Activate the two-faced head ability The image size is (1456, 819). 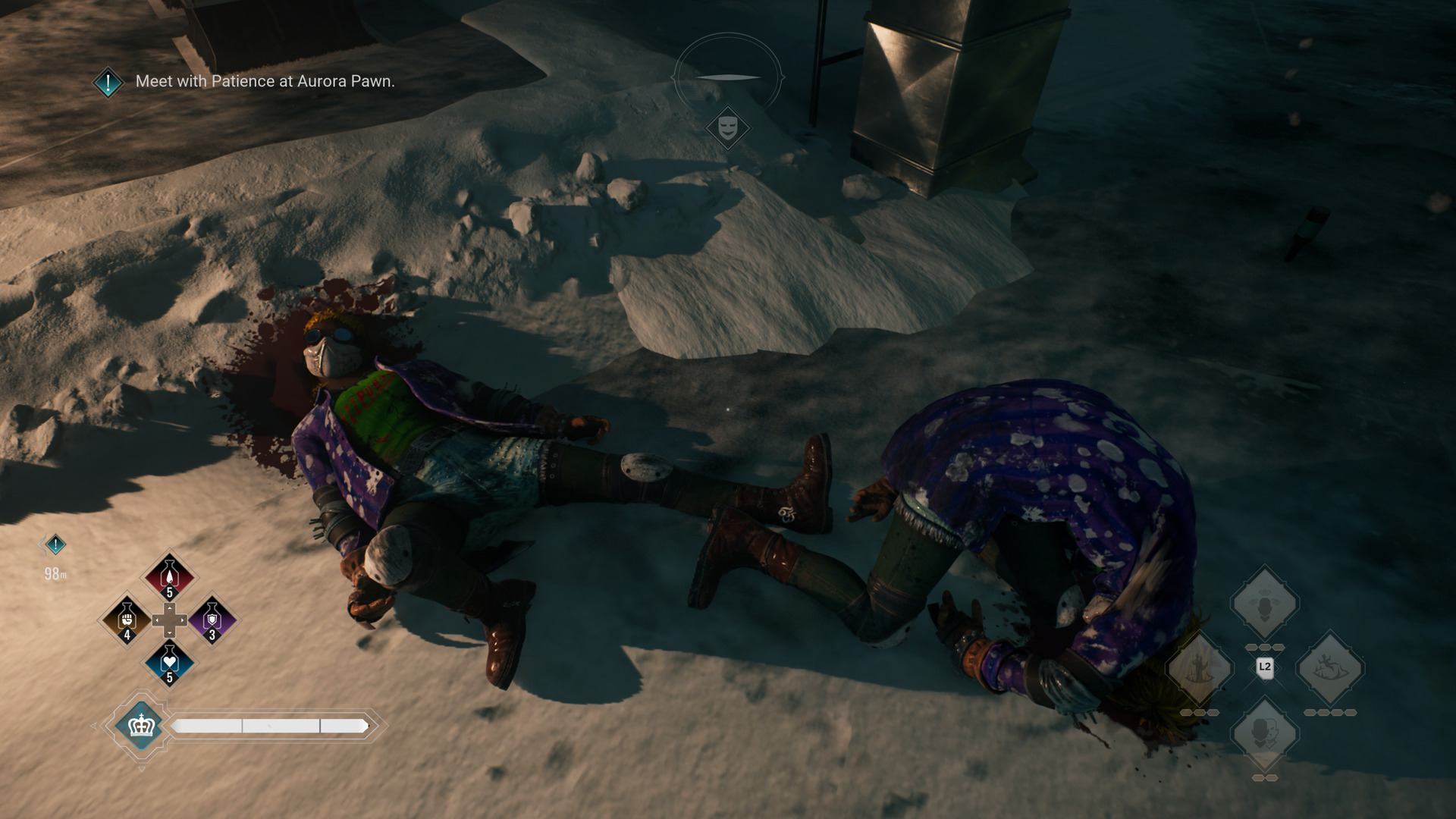pyautogui.click(x=1264, y=734)
